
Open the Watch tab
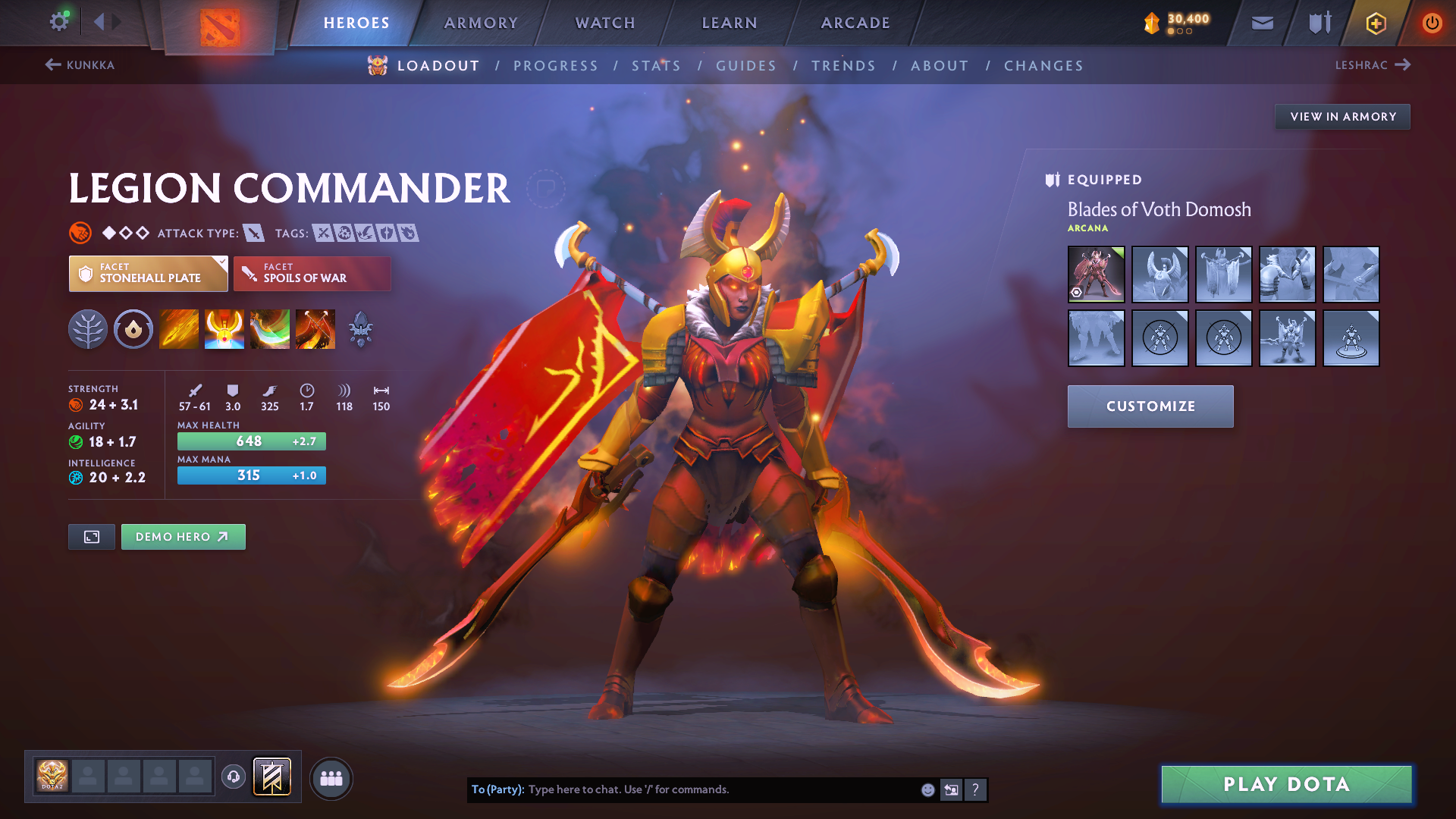coord(605,23)
